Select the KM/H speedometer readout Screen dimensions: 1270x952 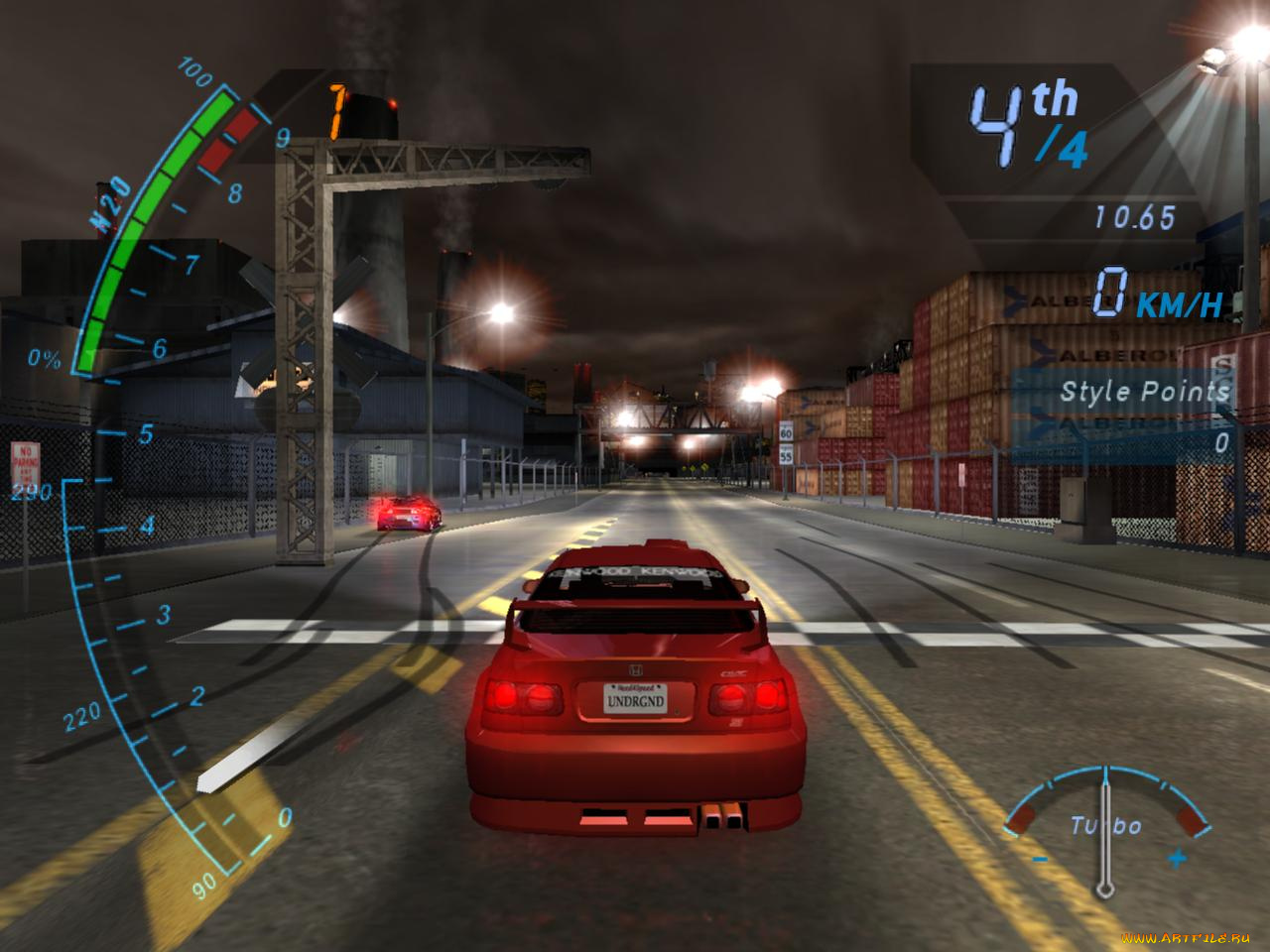click(1141, 293)
